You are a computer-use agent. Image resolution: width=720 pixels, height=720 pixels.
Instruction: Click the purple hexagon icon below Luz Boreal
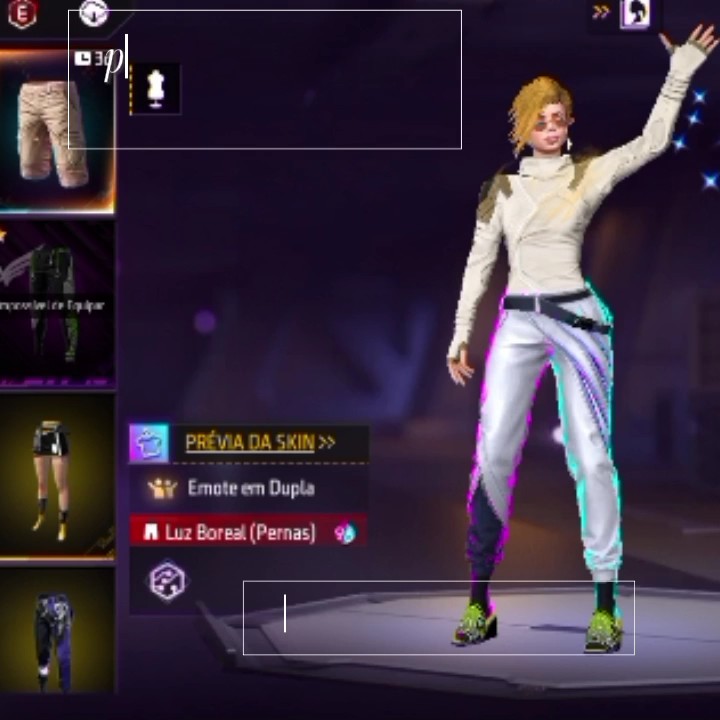[166, 580]
